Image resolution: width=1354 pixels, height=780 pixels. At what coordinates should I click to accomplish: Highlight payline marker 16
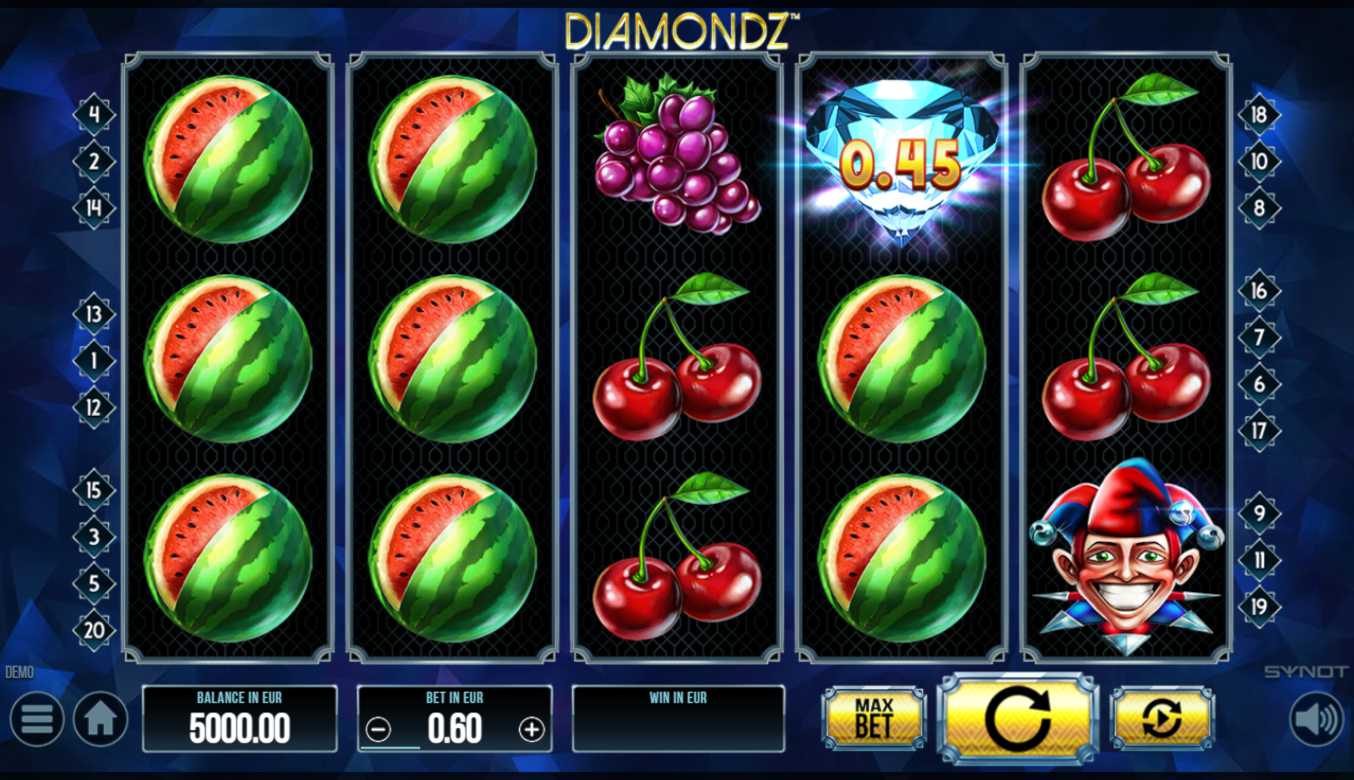coord(1259,291)
